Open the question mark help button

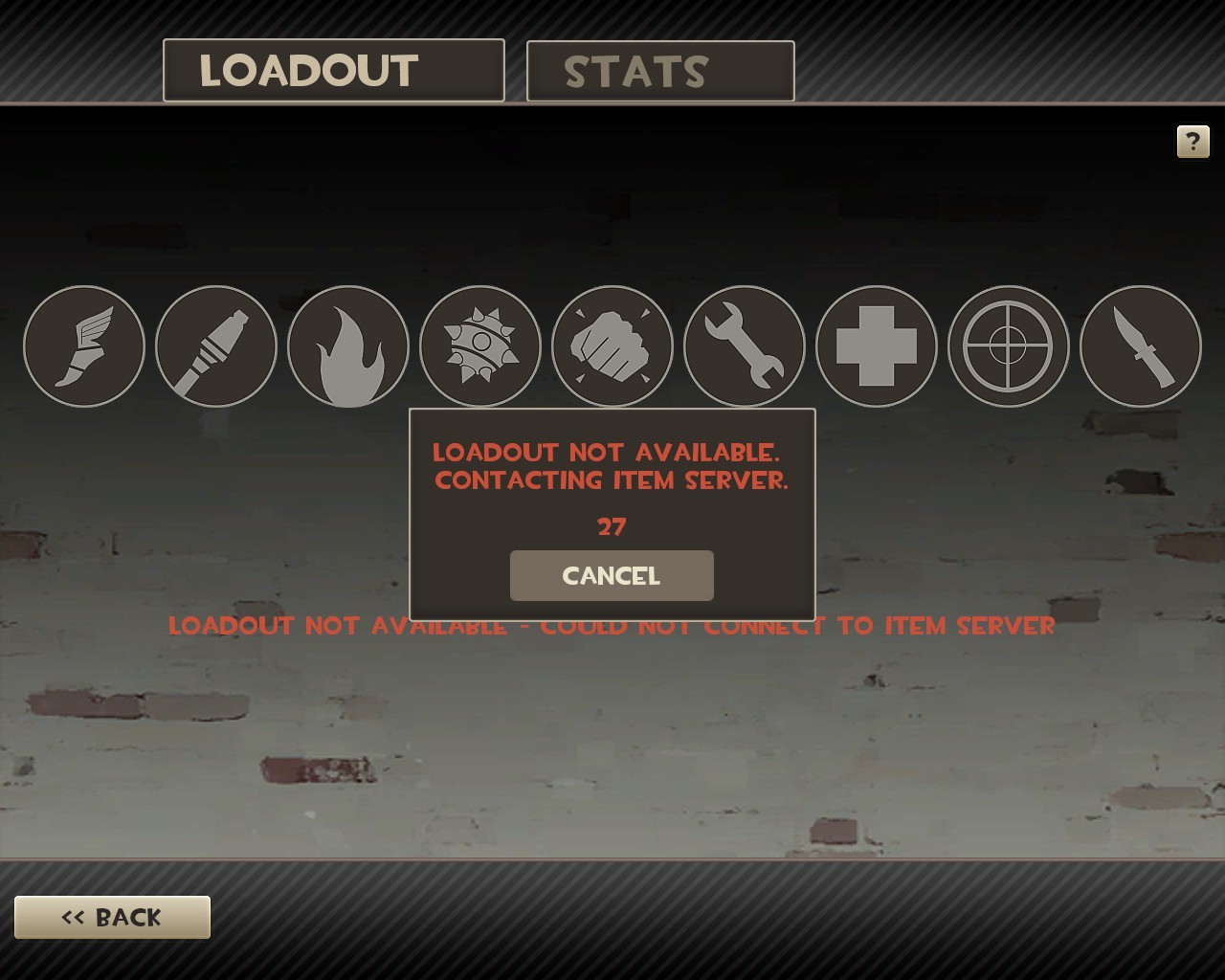pos(1192,142)
